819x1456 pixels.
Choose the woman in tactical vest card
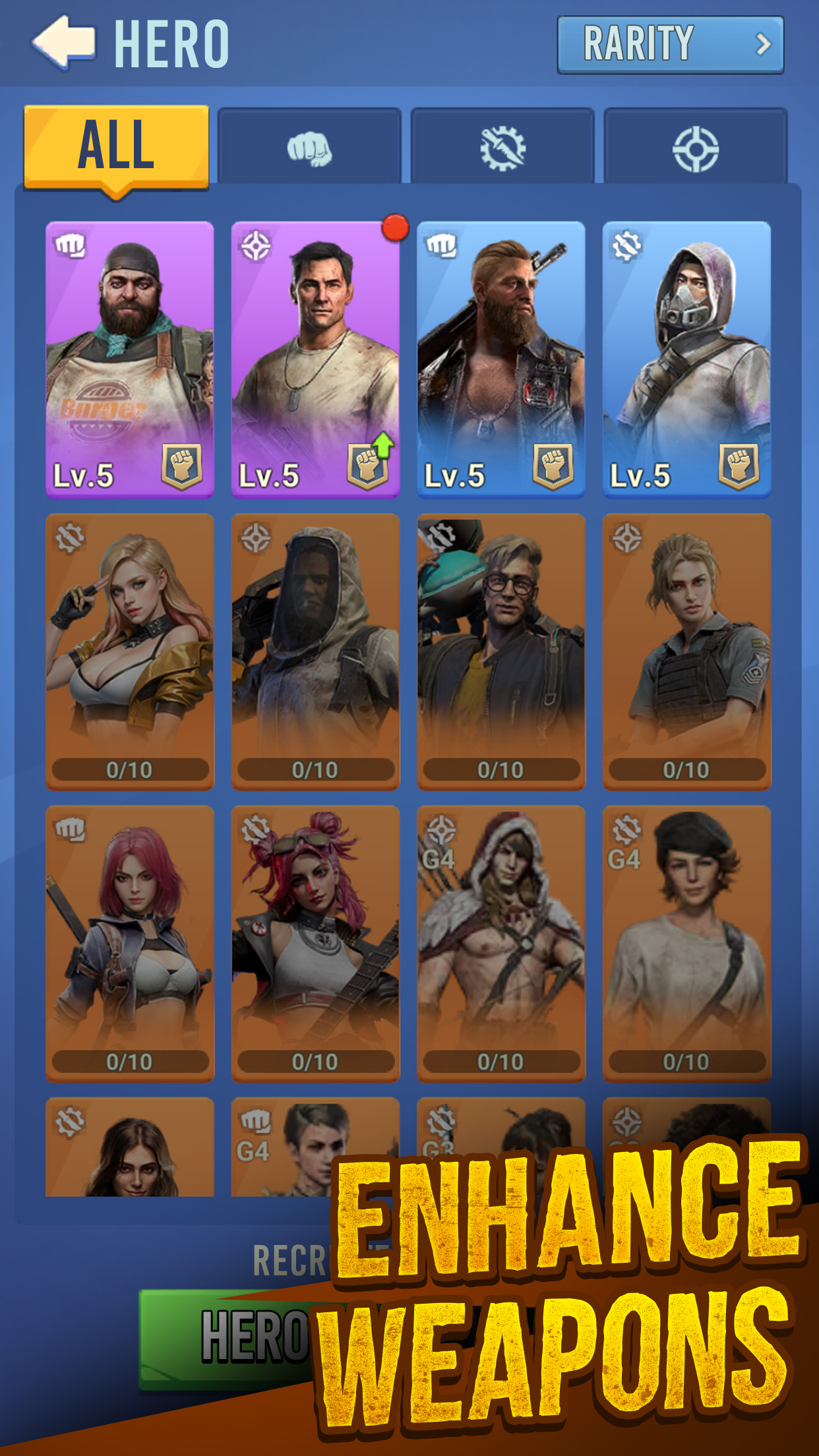click(x=686, y=651)
